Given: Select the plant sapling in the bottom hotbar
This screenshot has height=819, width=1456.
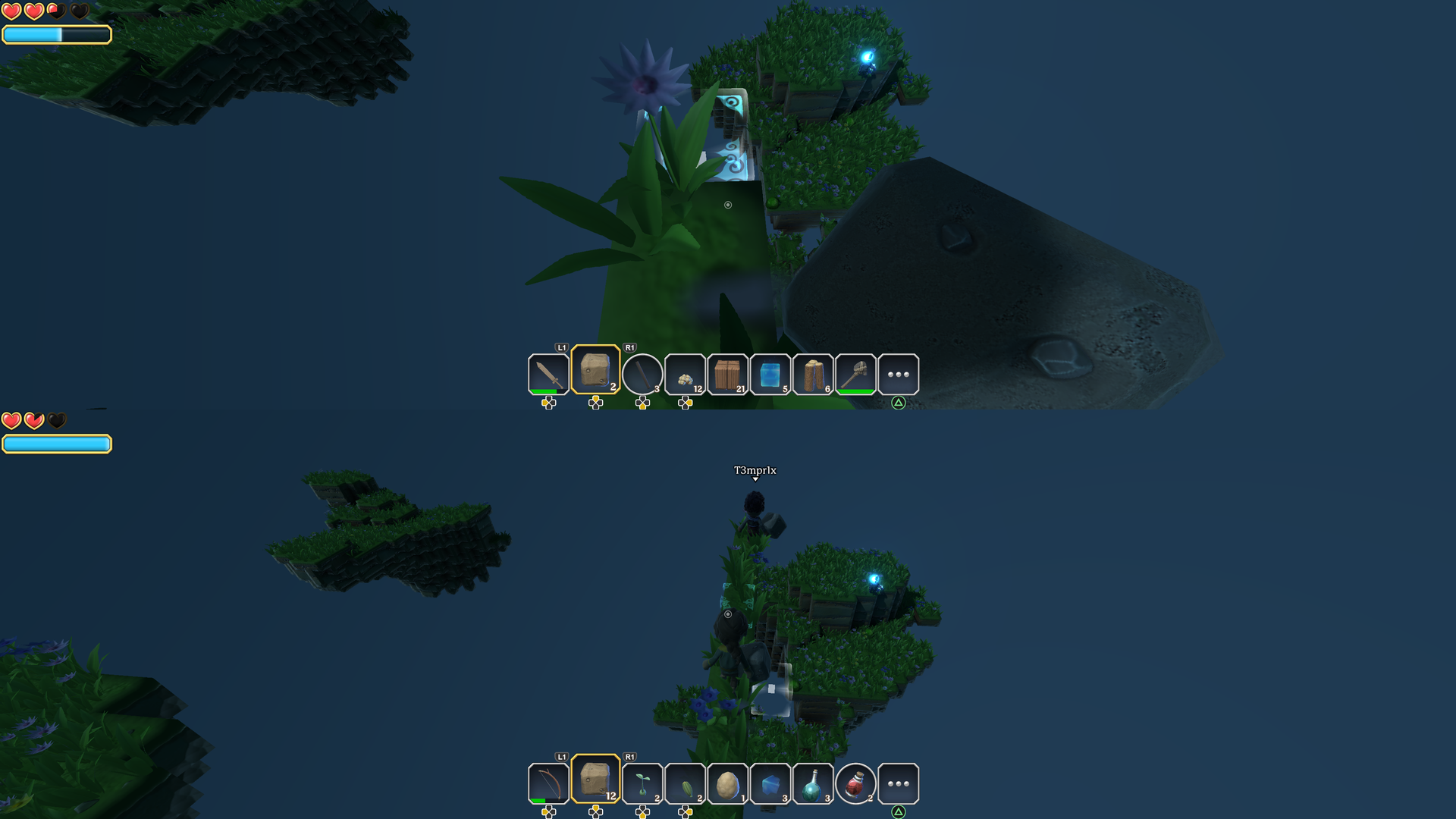Looking at the screenshot, I should click(643, 783).
